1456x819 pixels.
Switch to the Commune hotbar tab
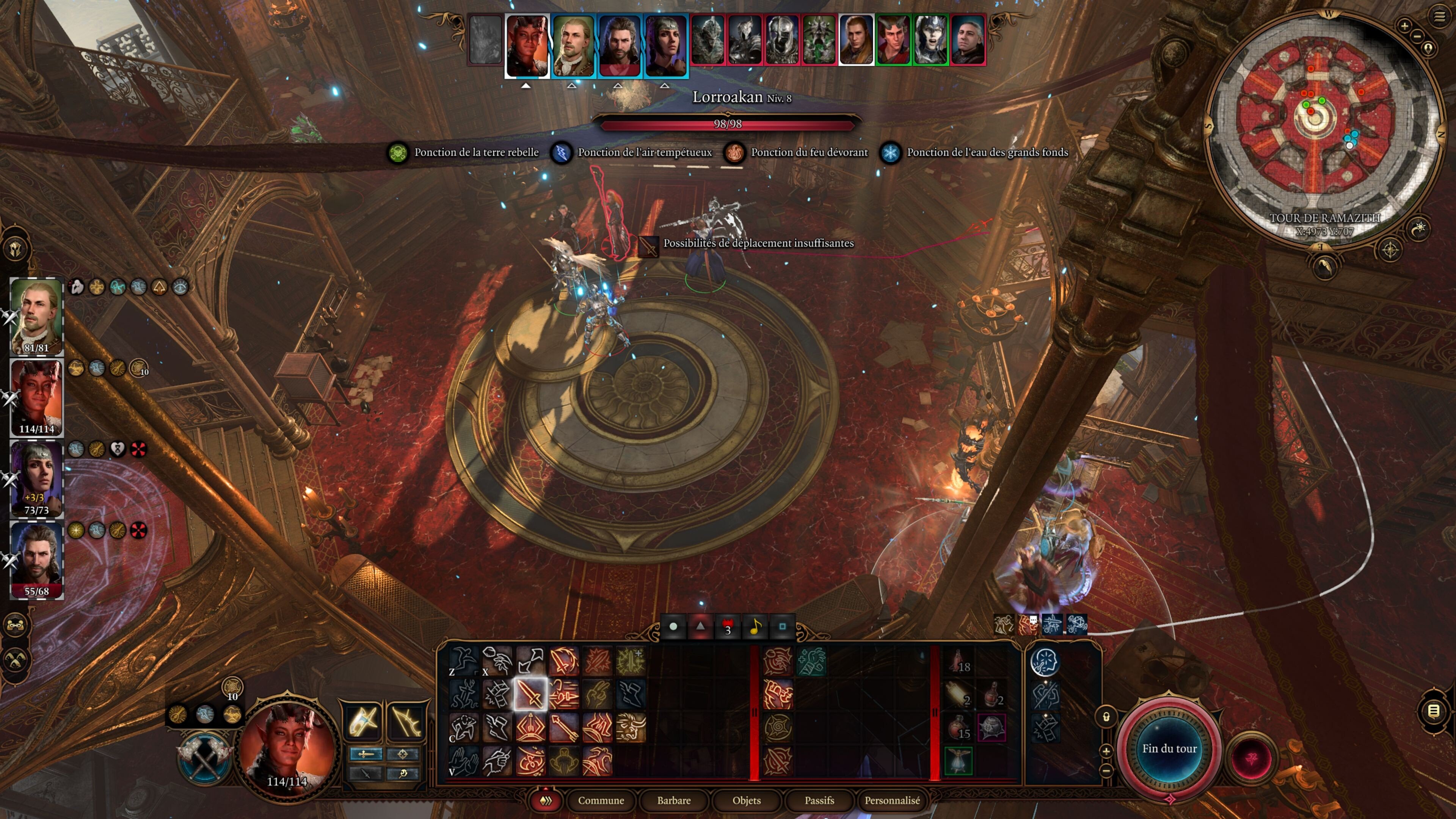coord(600,800)
